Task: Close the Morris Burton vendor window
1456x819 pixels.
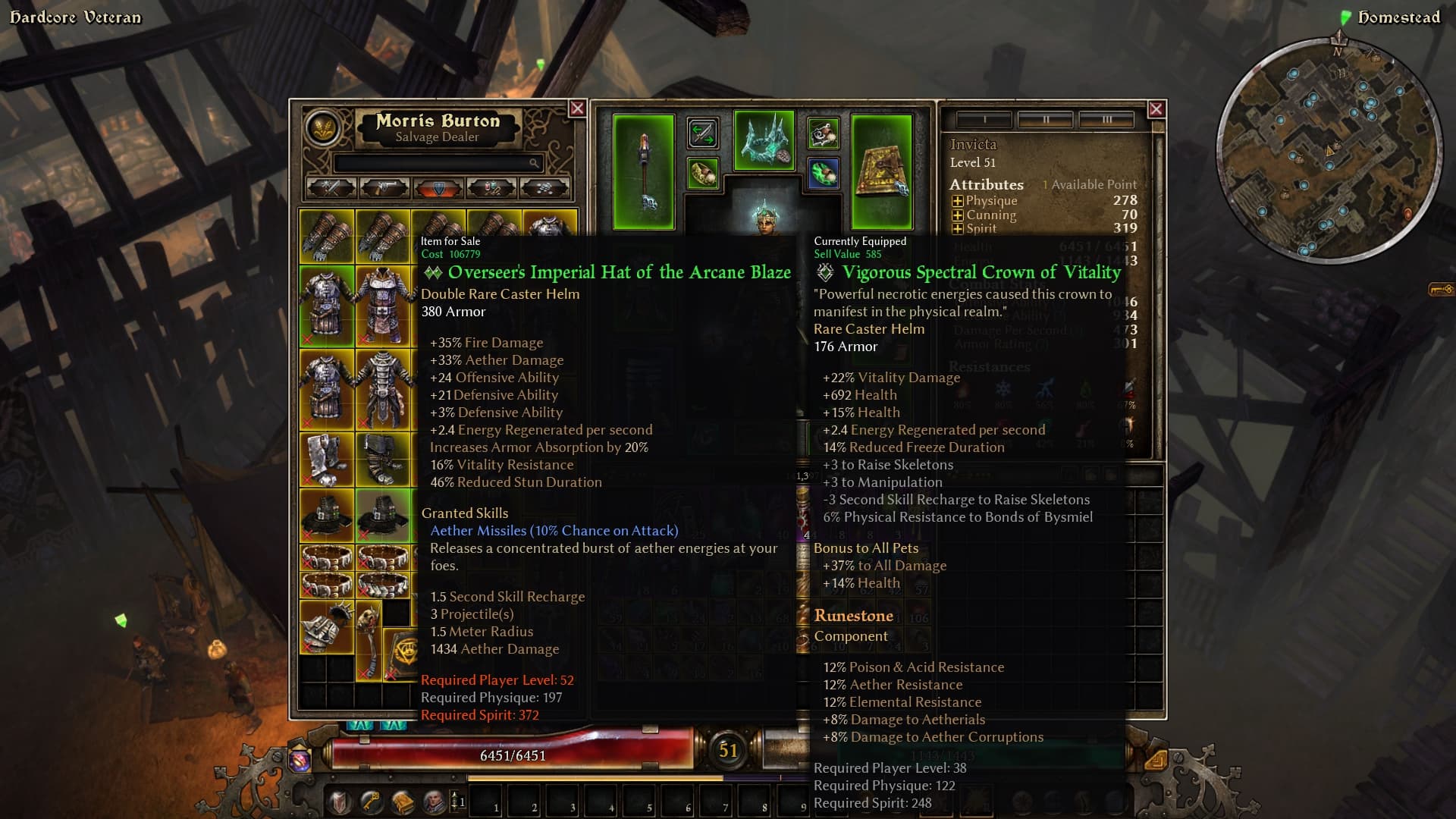Action: point(577,108)
